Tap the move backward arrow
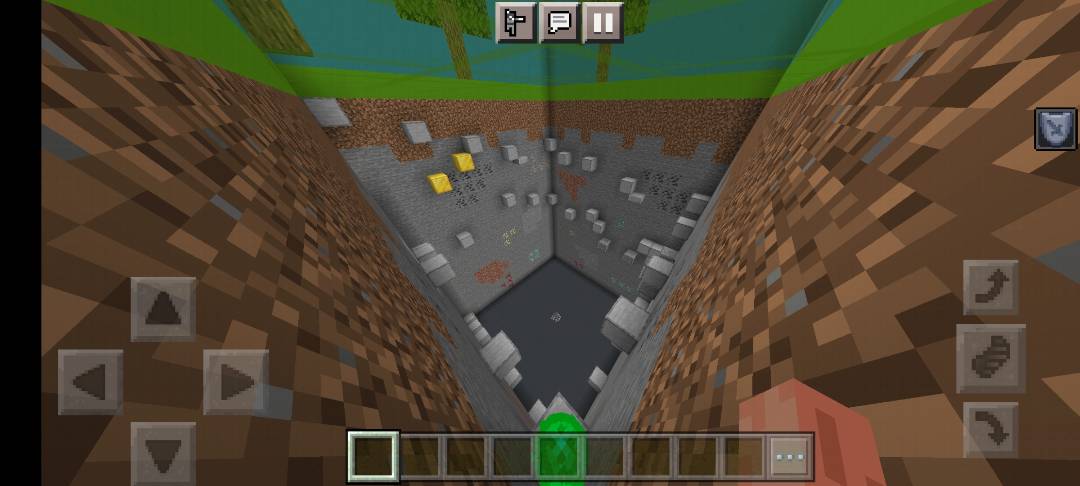This screenshot has width=1080, height=486. [x=163, y=452]
